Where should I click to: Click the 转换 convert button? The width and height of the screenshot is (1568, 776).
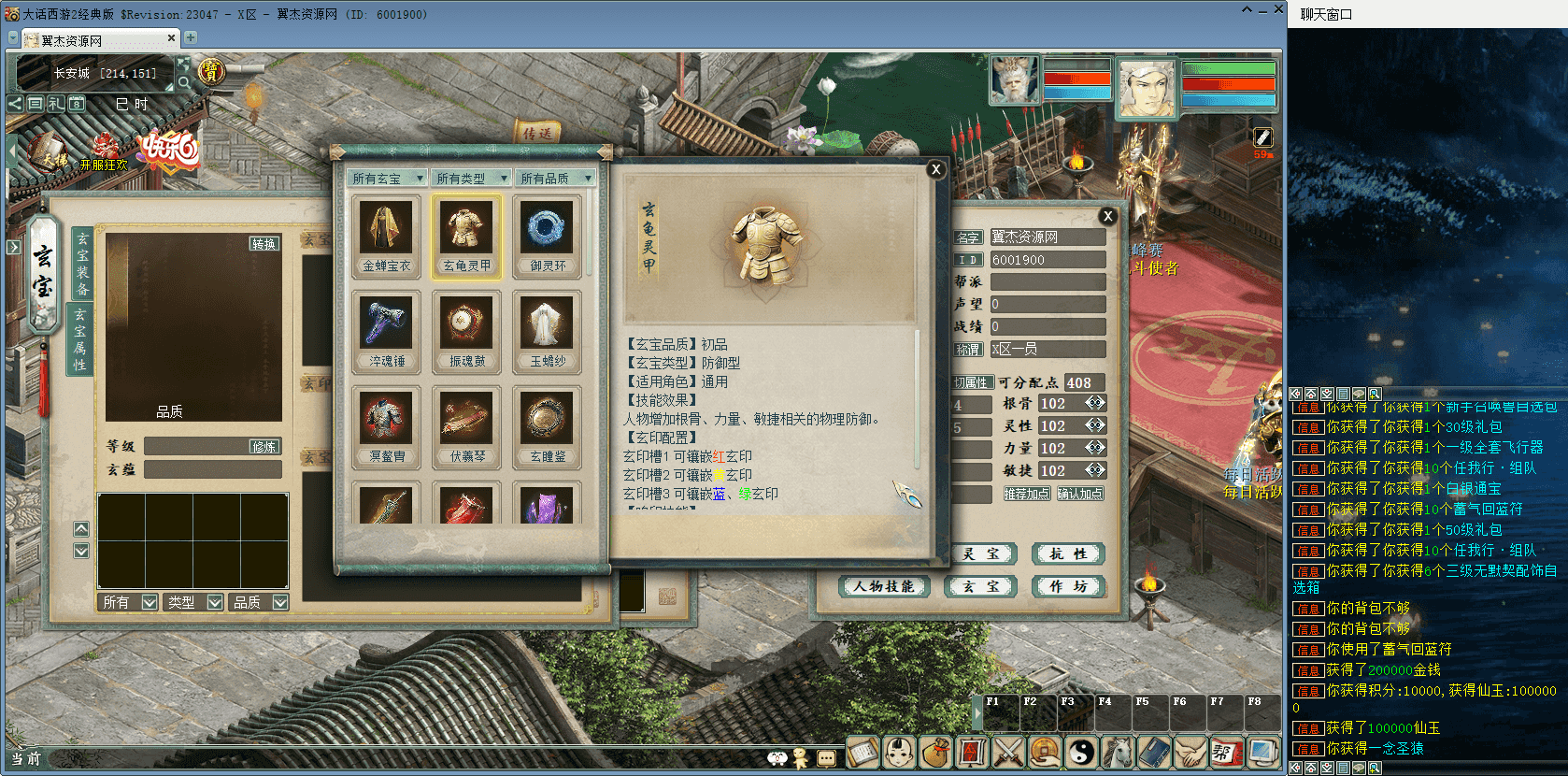[264, 243]
